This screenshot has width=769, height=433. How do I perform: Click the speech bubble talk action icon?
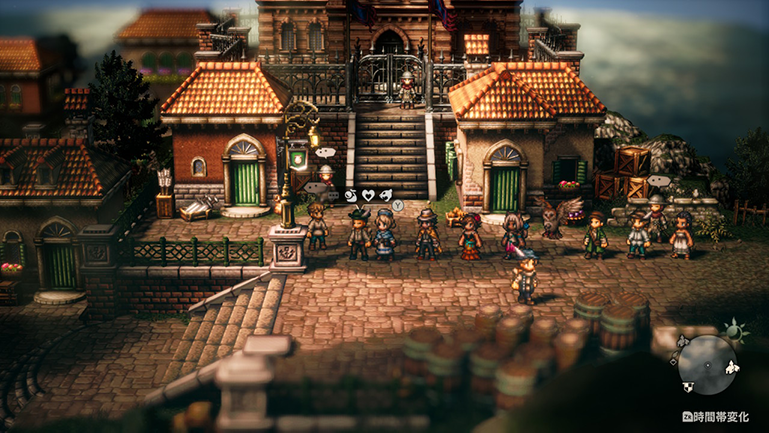click(333, 193)
